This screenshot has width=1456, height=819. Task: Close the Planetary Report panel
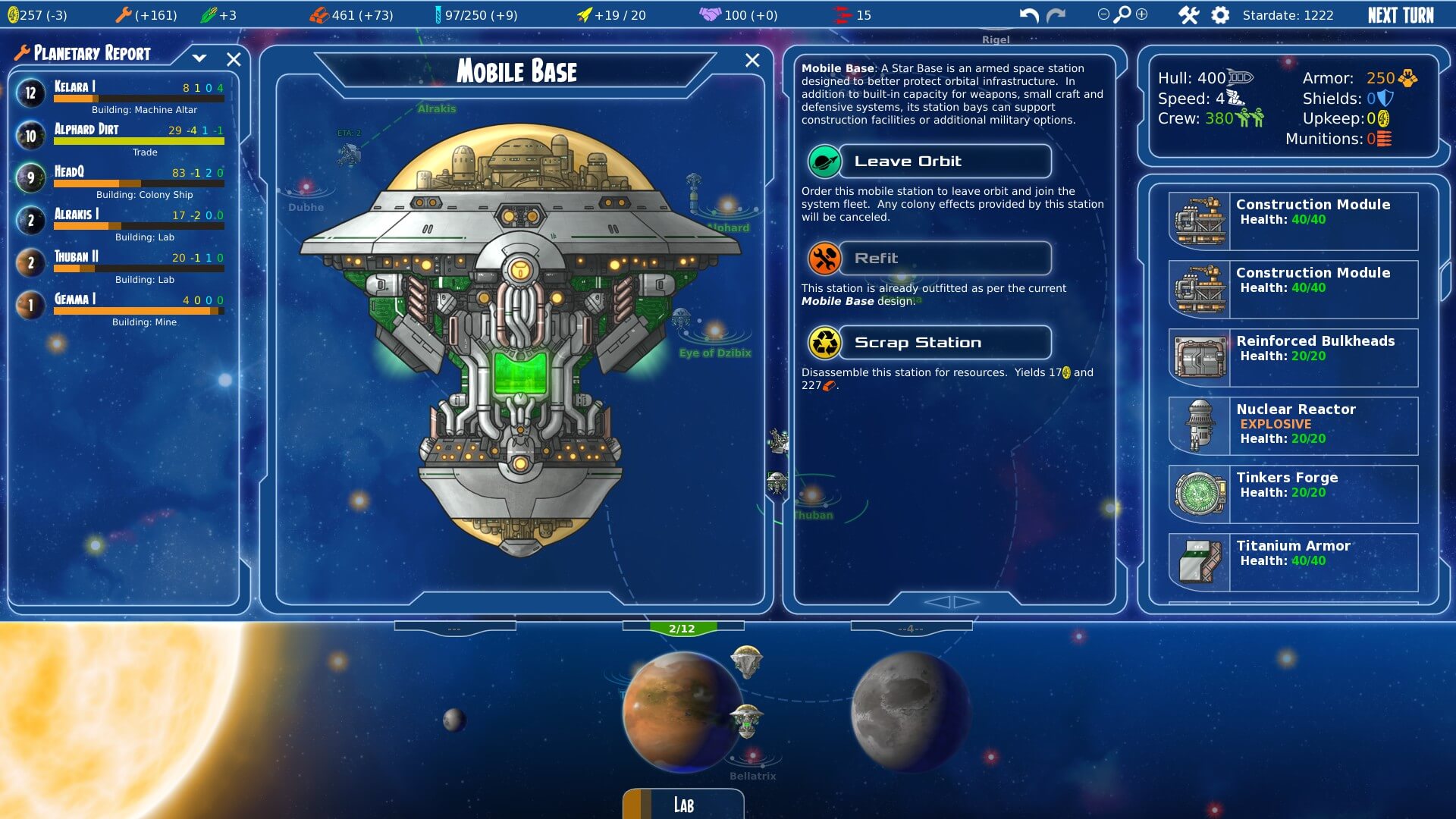pyautogui.click(x=234, y=59)
